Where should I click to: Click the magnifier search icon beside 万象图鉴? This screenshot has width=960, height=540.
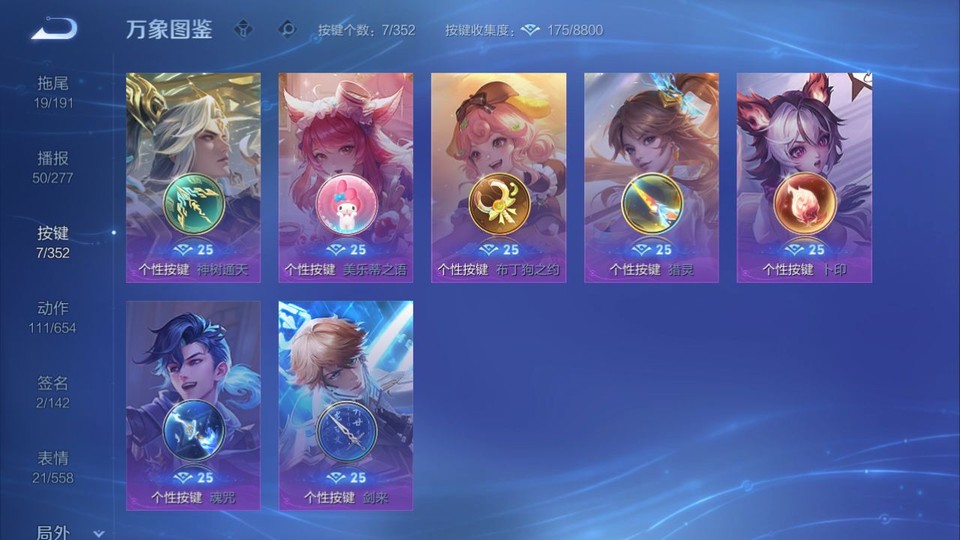(287, 29)
